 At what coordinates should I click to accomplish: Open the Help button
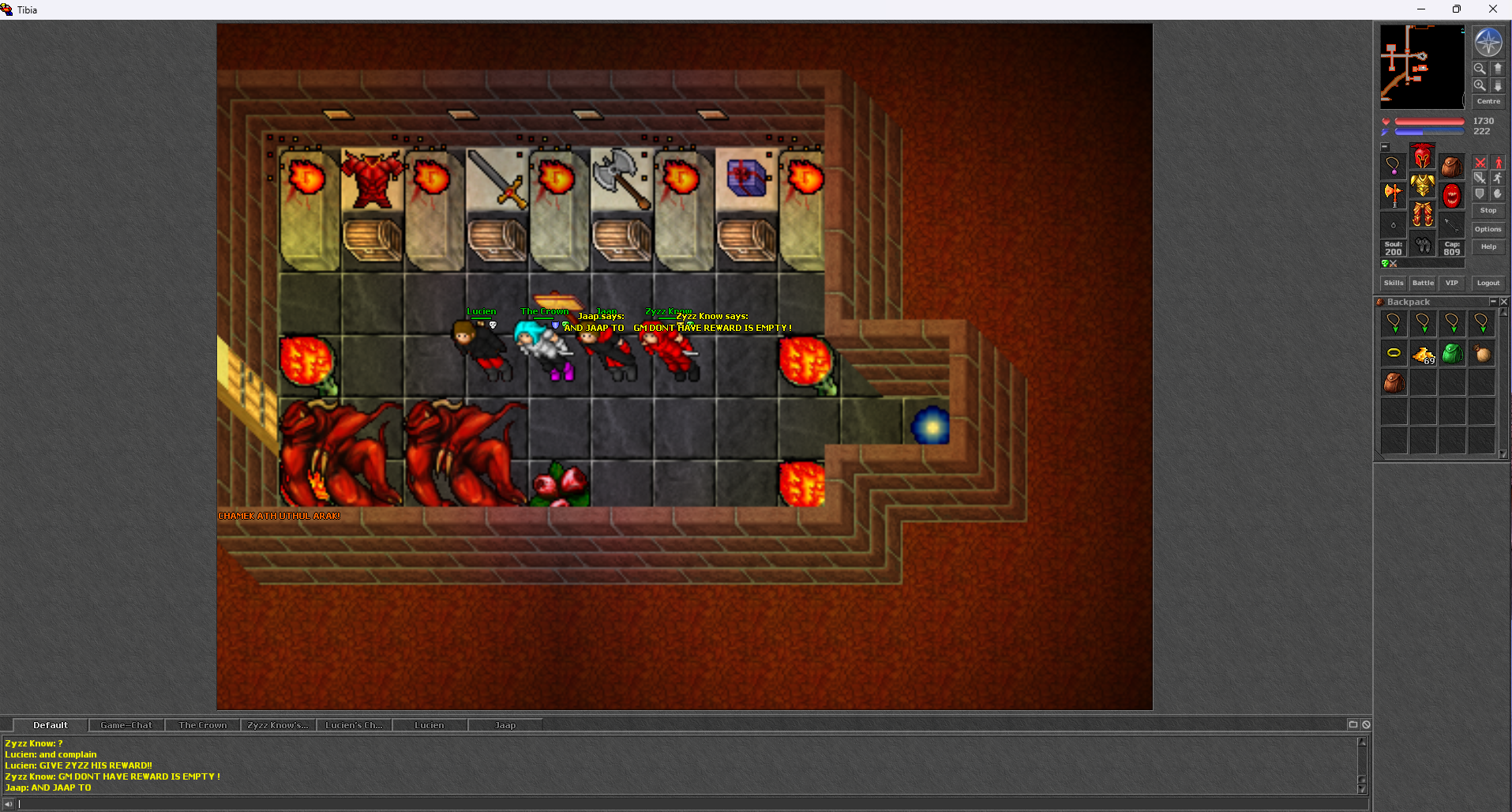[x=1488, y=246]
